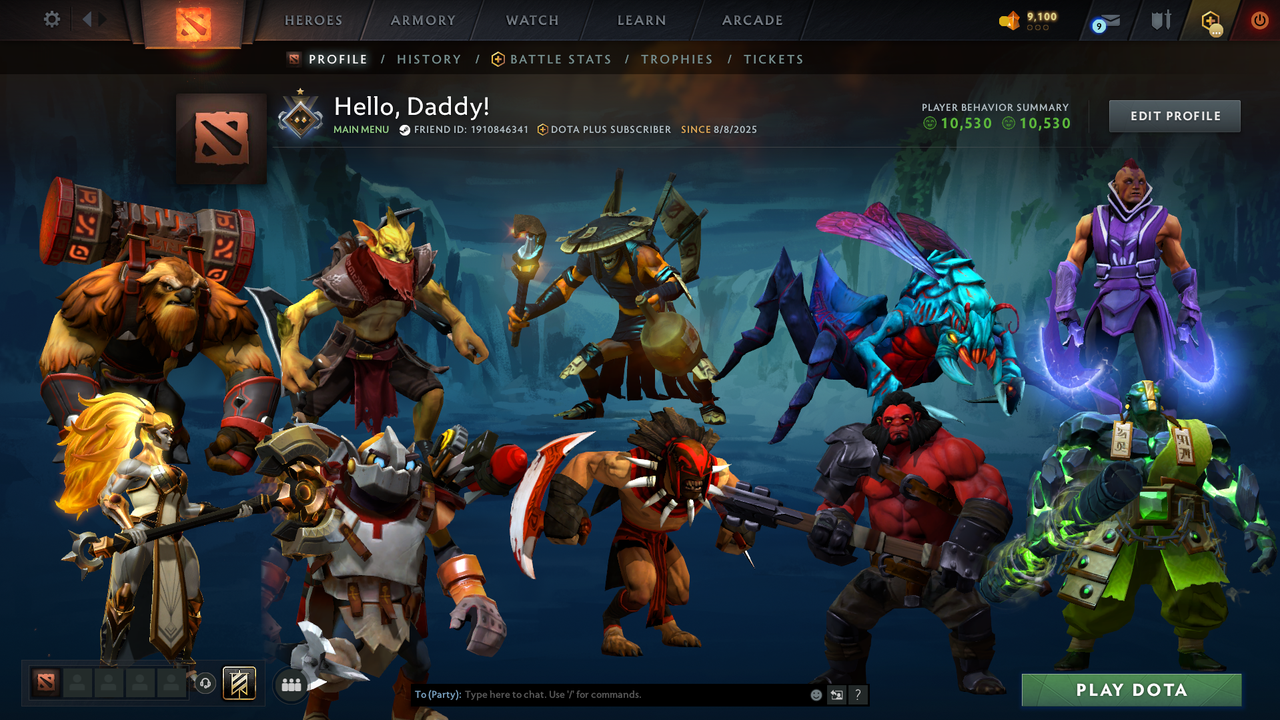Viewport: 1280px width, 720px height.
Task: Open the settings gear menu
Action: point(51,18)
